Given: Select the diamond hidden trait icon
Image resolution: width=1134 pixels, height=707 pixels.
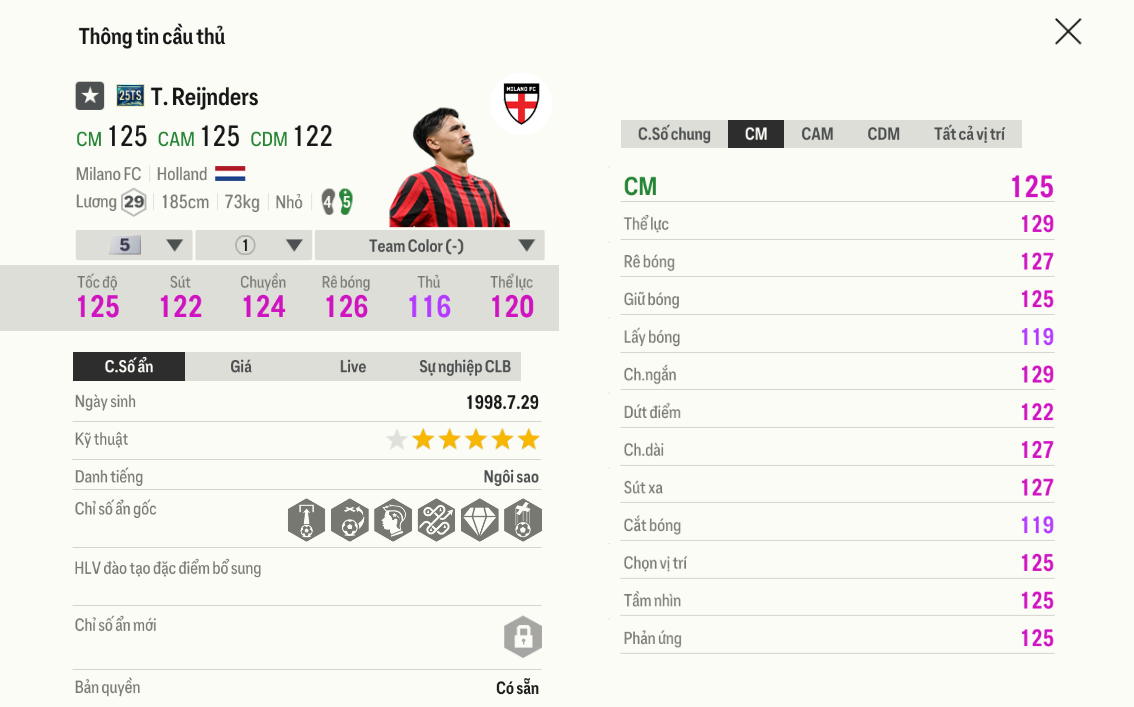Looking at the screenshot, I should pos(479,521).
